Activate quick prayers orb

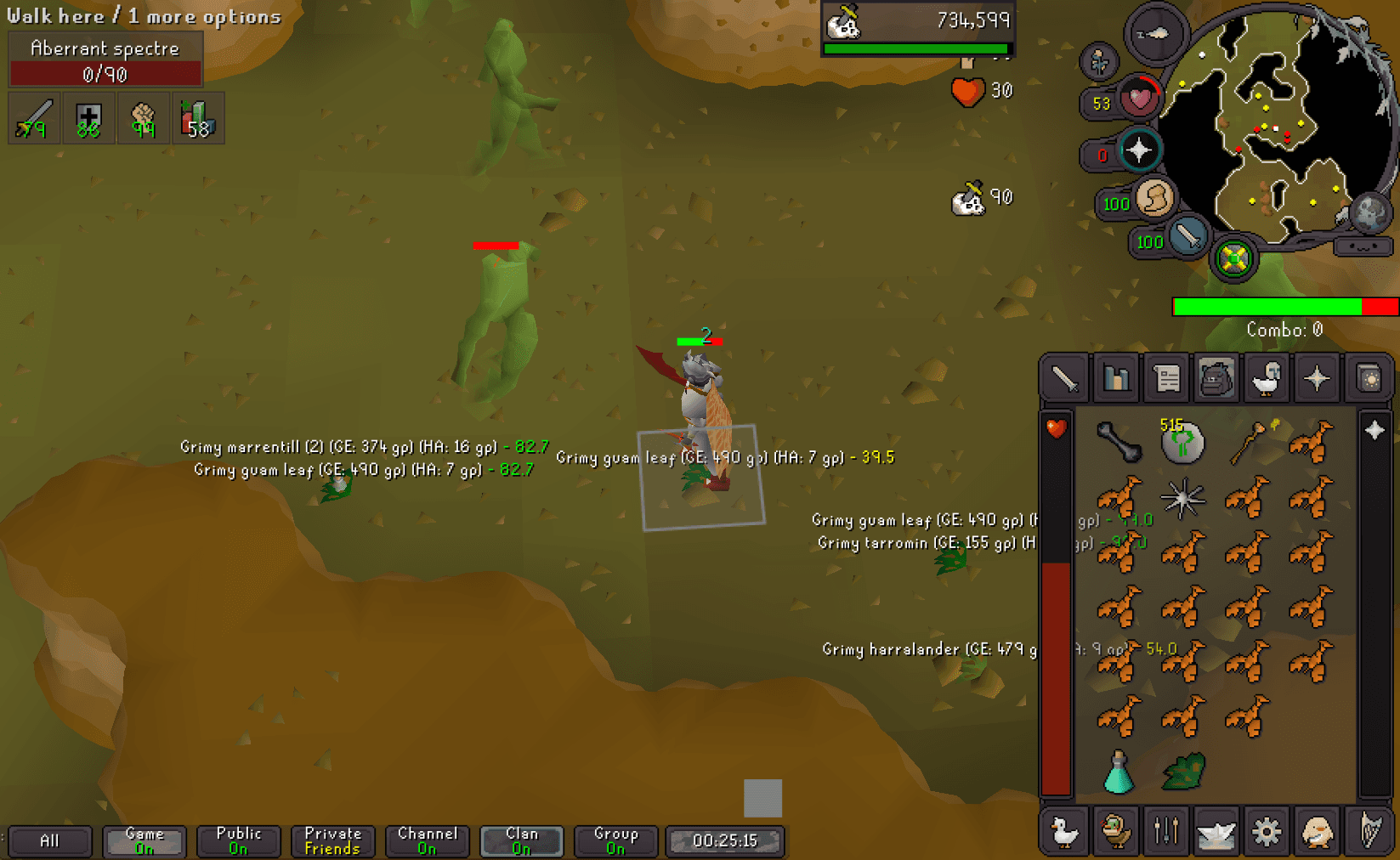[x=1139, y=148]
